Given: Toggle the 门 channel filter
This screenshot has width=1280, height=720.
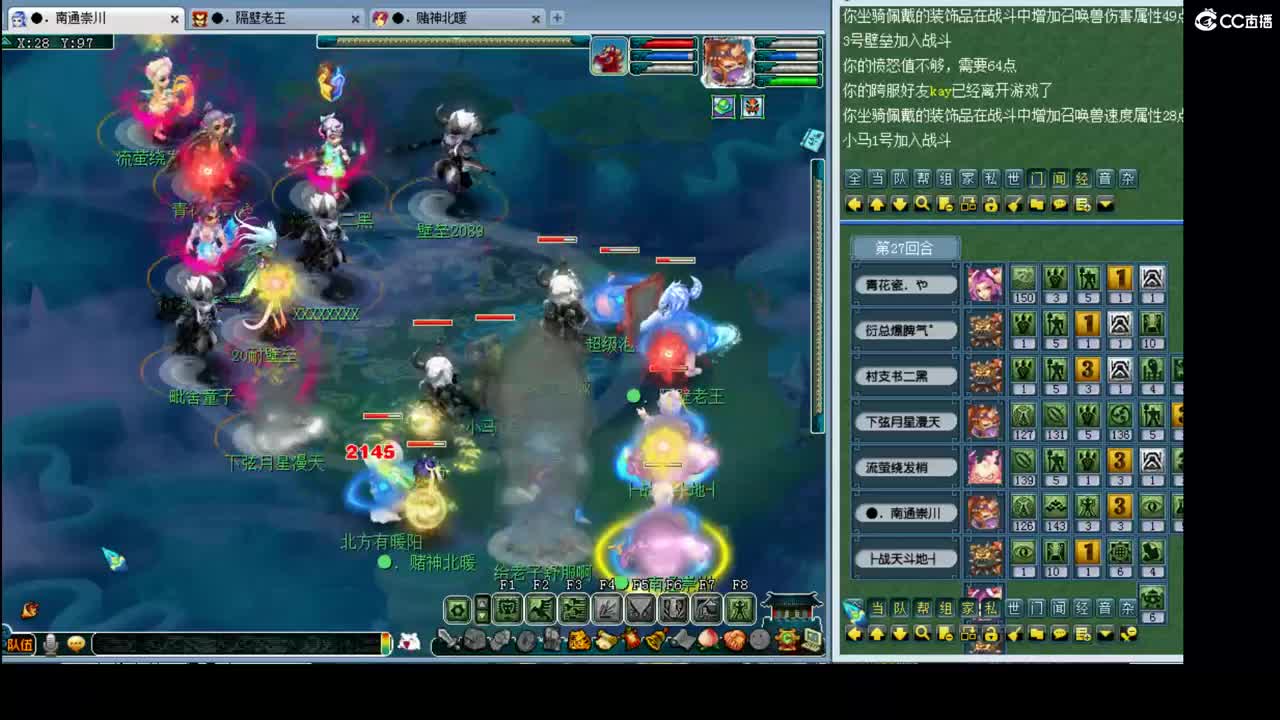Looking at the screenshot, I should point(1038,178).
